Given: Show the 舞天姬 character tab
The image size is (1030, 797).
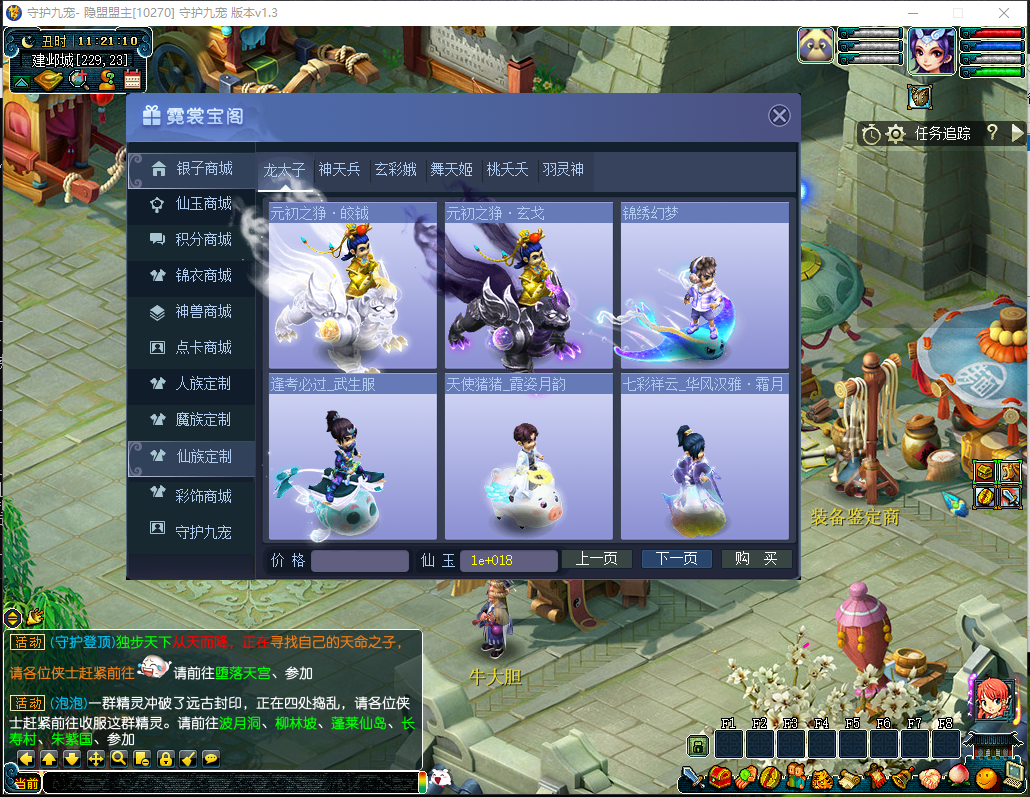Looking at the screenshot, I should [x=451, y=170].
